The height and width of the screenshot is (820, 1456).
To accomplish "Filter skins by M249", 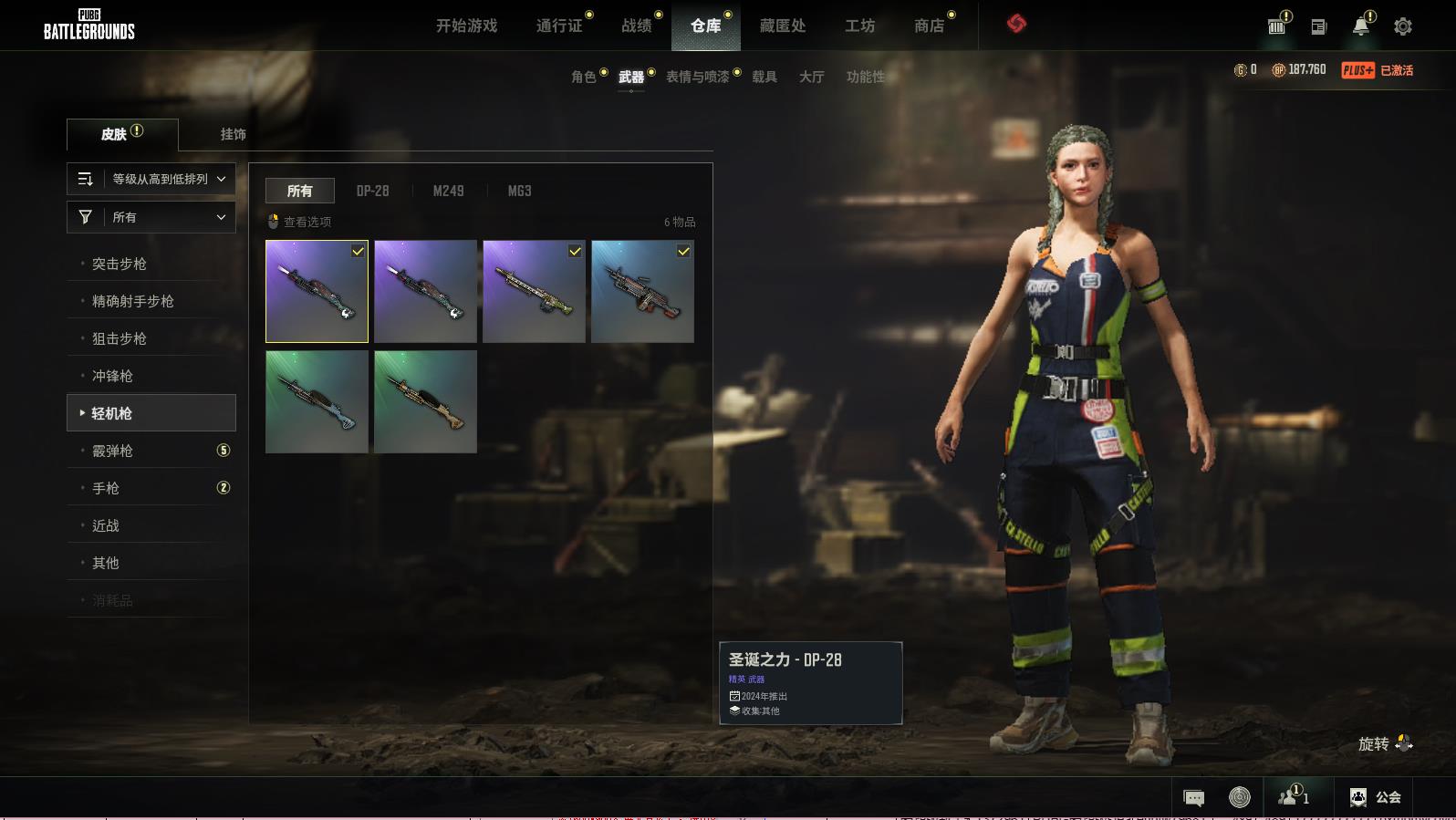I will (x=448, y=191).
